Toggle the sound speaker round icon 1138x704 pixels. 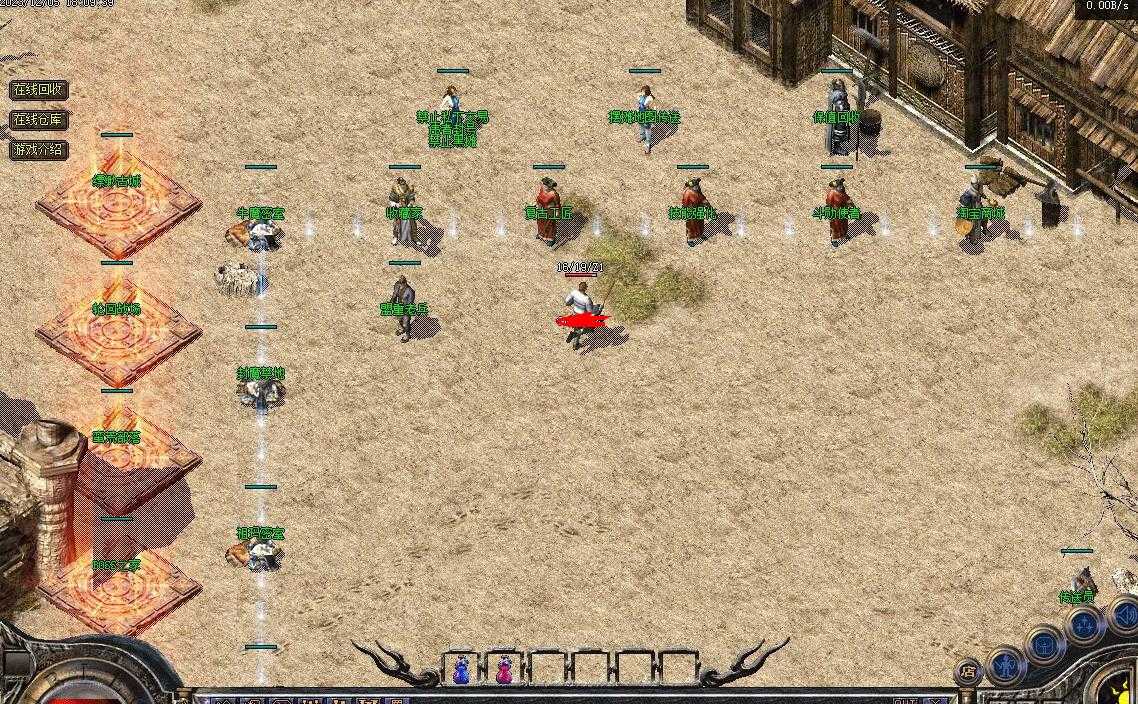(x=1124, y=613)
